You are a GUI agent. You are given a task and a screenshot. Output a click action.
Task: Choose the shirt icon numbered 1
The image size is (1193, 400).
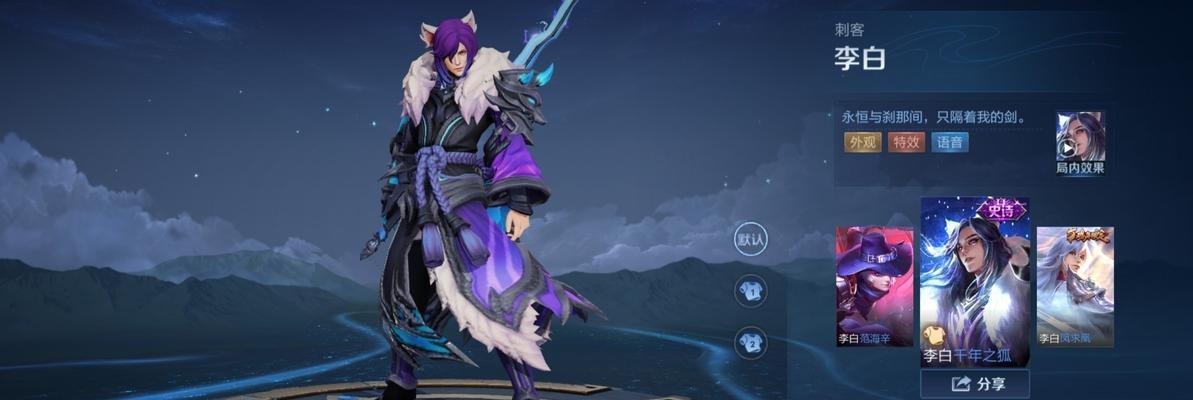click(x=751, y=292)
